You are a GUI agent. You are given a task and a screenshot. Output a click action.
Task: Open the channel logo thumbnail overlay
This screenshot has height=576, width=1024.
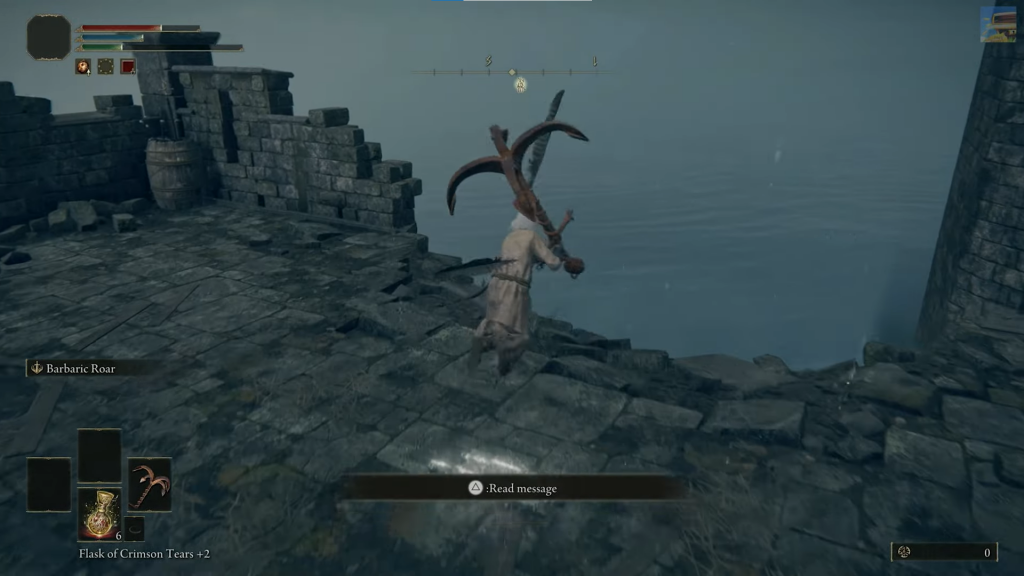point(998,24)
